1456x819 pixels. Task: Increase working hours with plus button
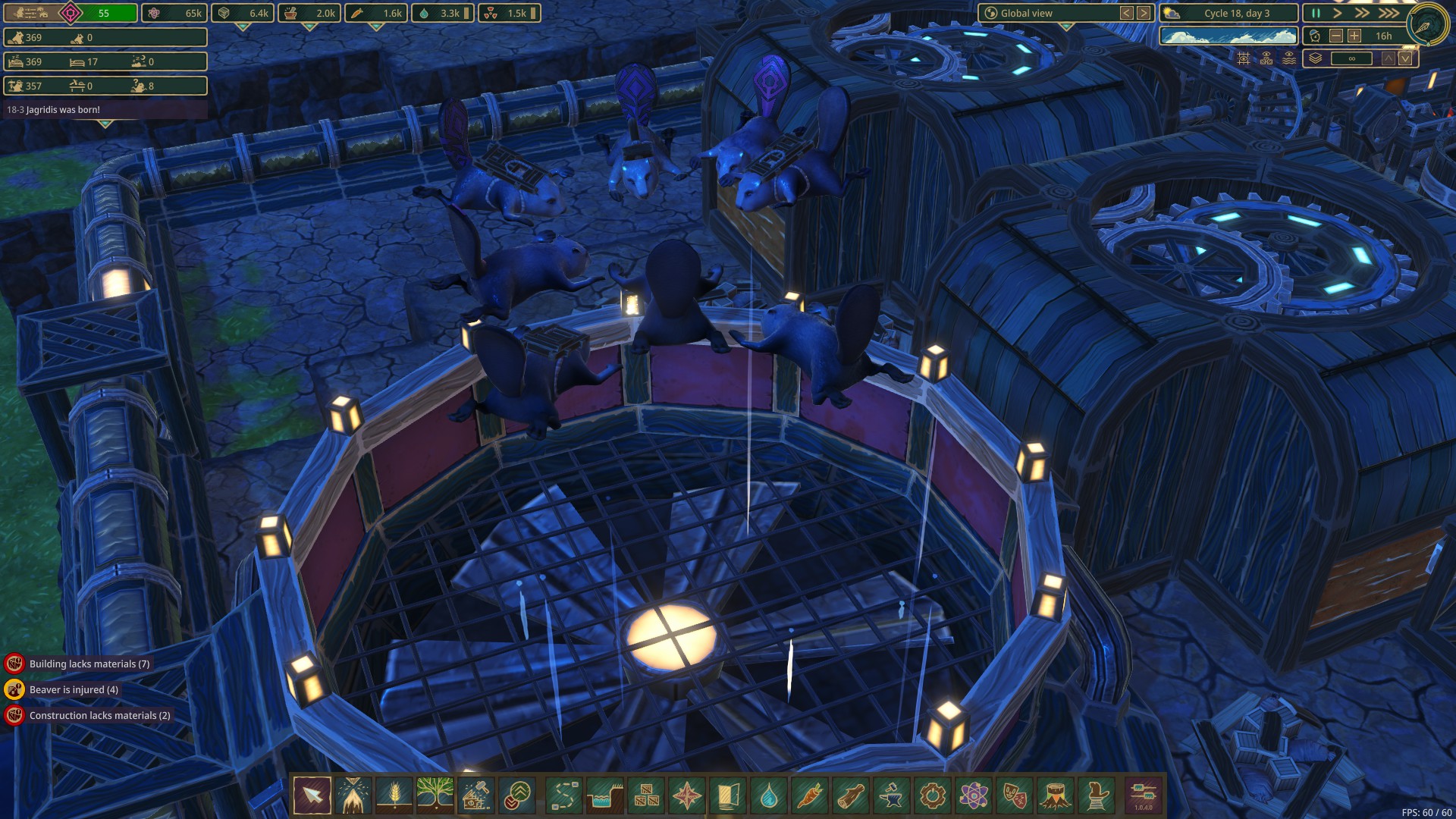(1354, 36)
